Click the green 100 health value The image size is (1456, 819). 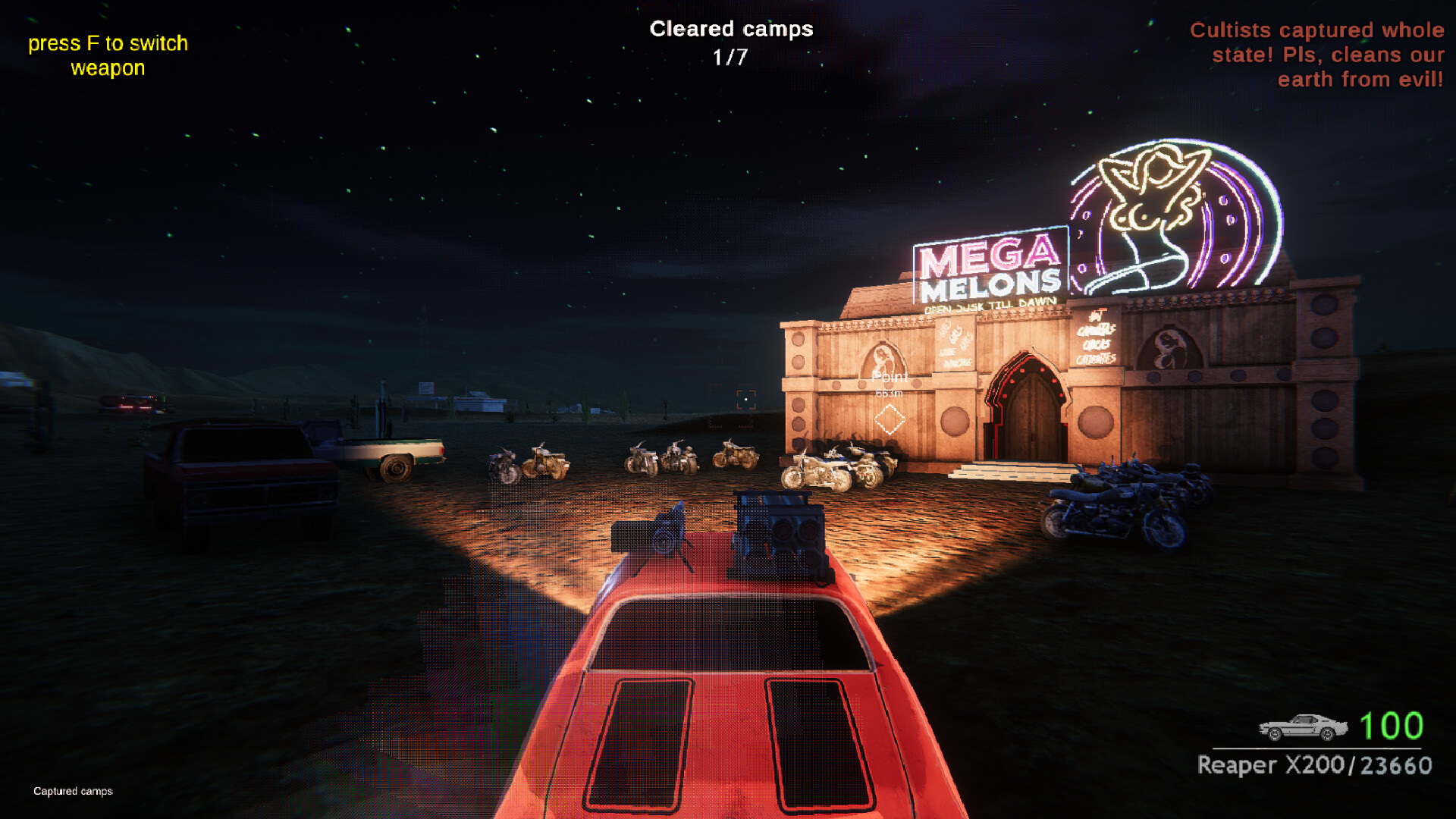click(x=1391, y=725)
